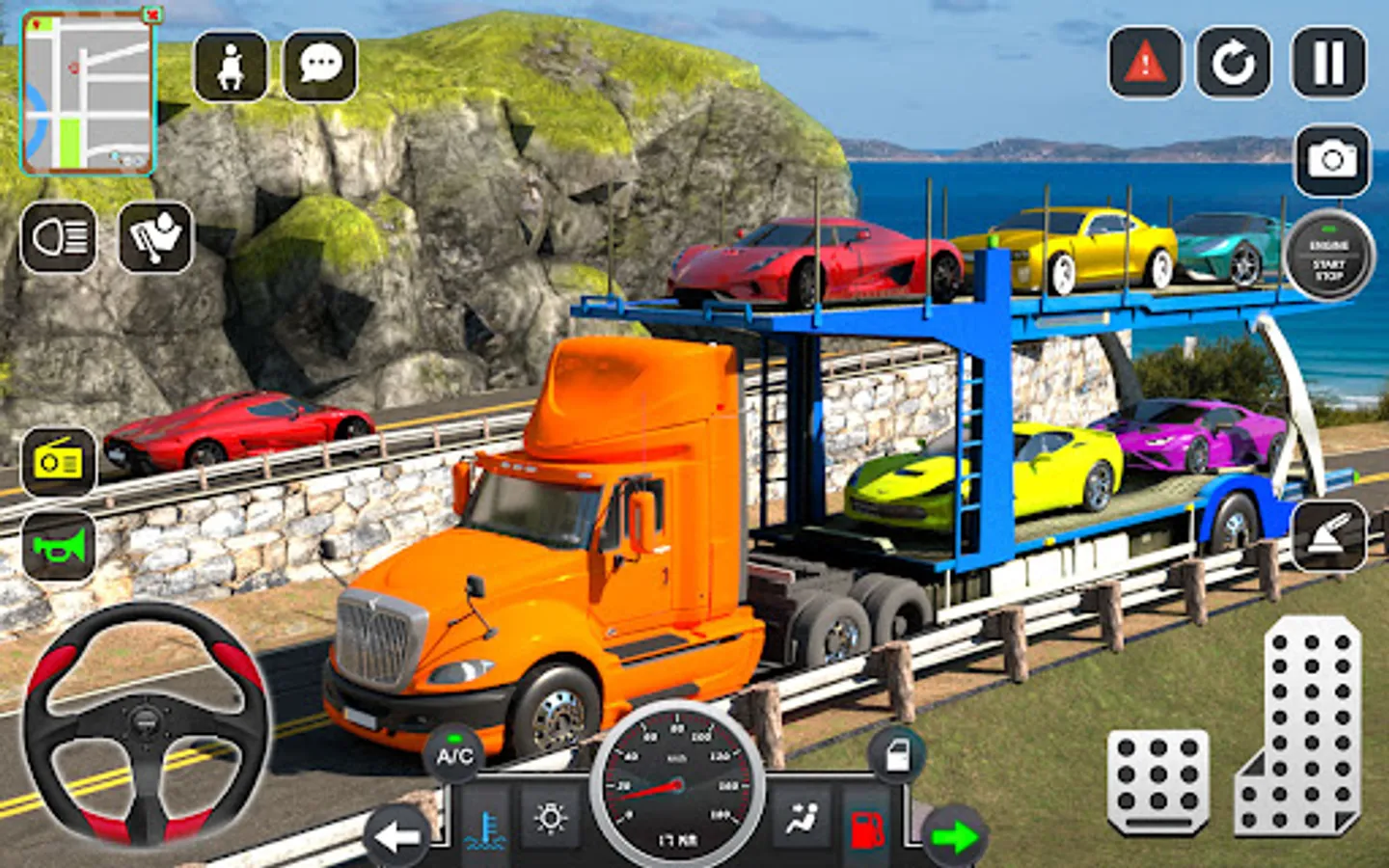
Task: Activate the green right turn indicator
Action: pos(954,835)
